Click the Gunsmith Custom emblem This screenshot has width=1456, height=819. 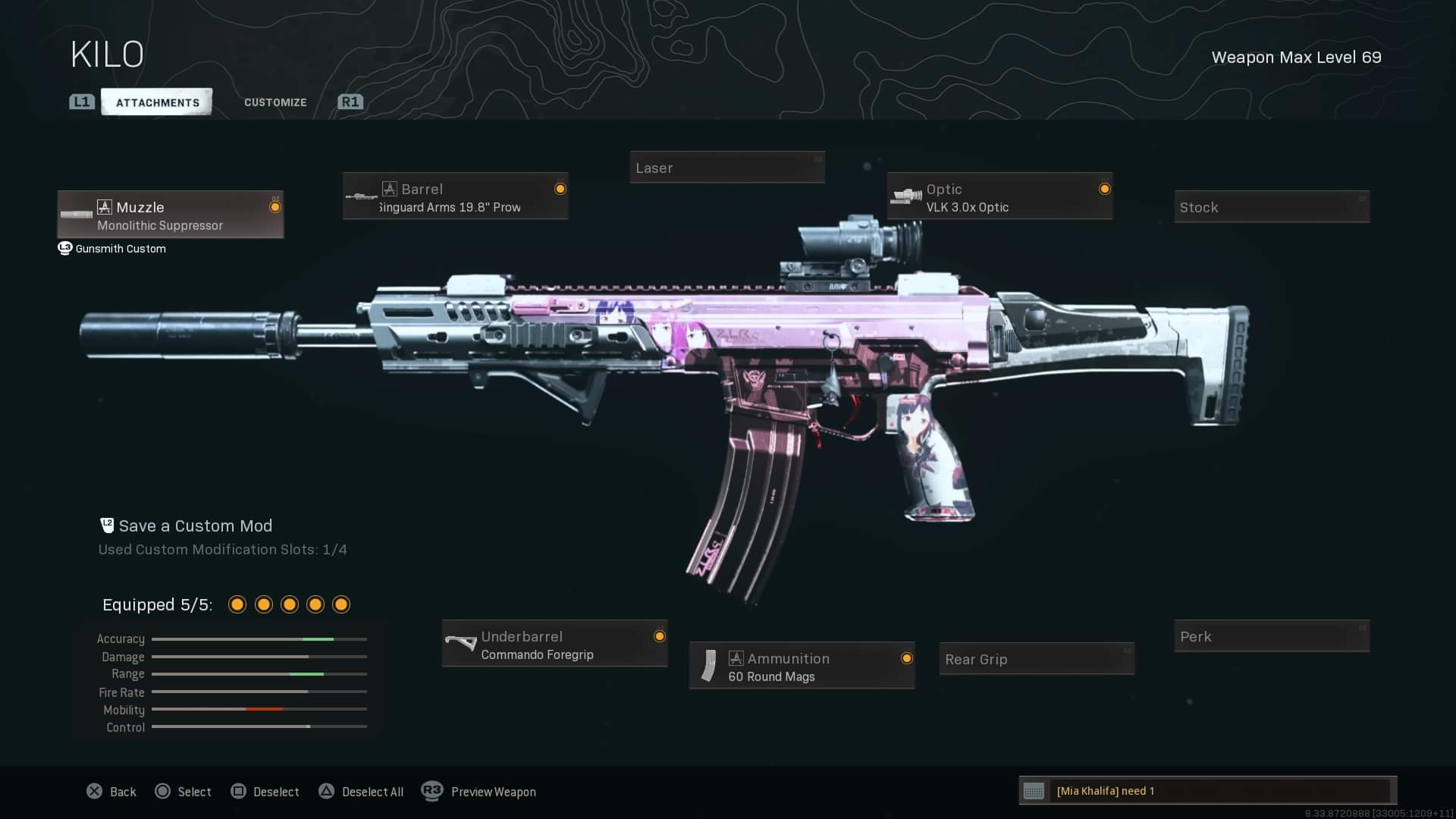click(64, 248)
